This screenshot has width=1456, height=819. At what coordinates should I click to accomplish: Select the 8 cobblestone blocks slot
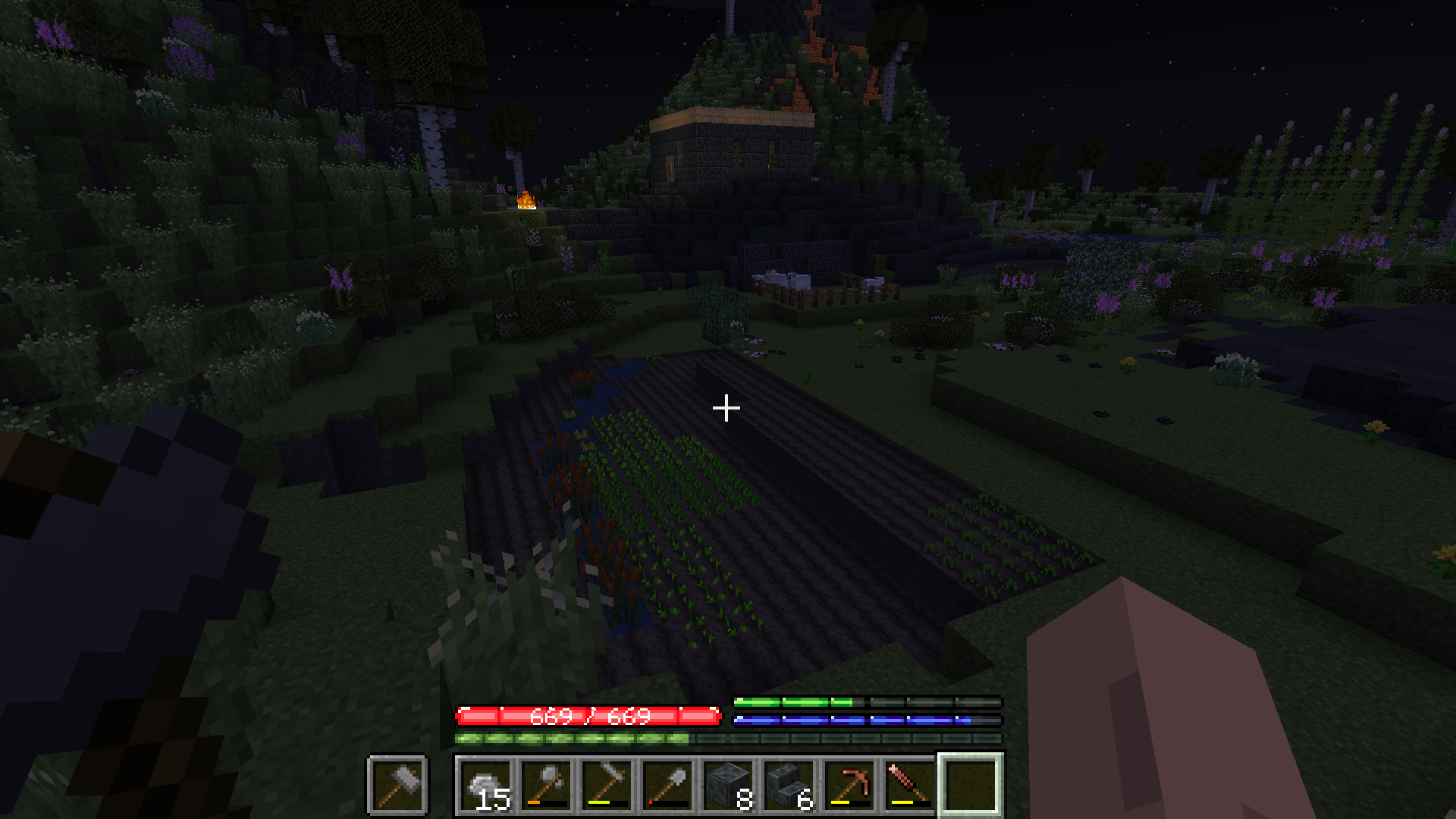pos(729,784)
